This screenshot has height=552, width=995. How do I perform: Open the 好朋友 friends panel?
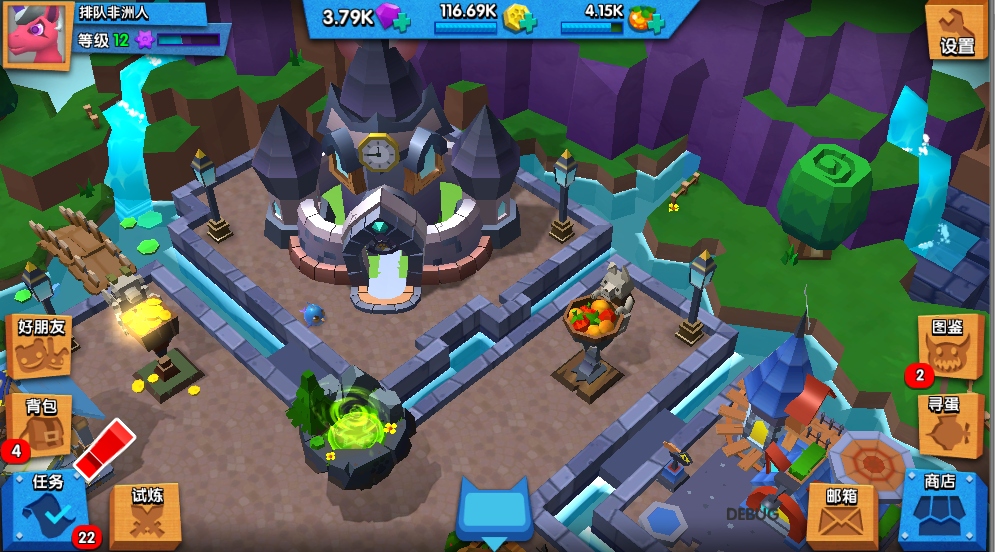coord(40,345)
